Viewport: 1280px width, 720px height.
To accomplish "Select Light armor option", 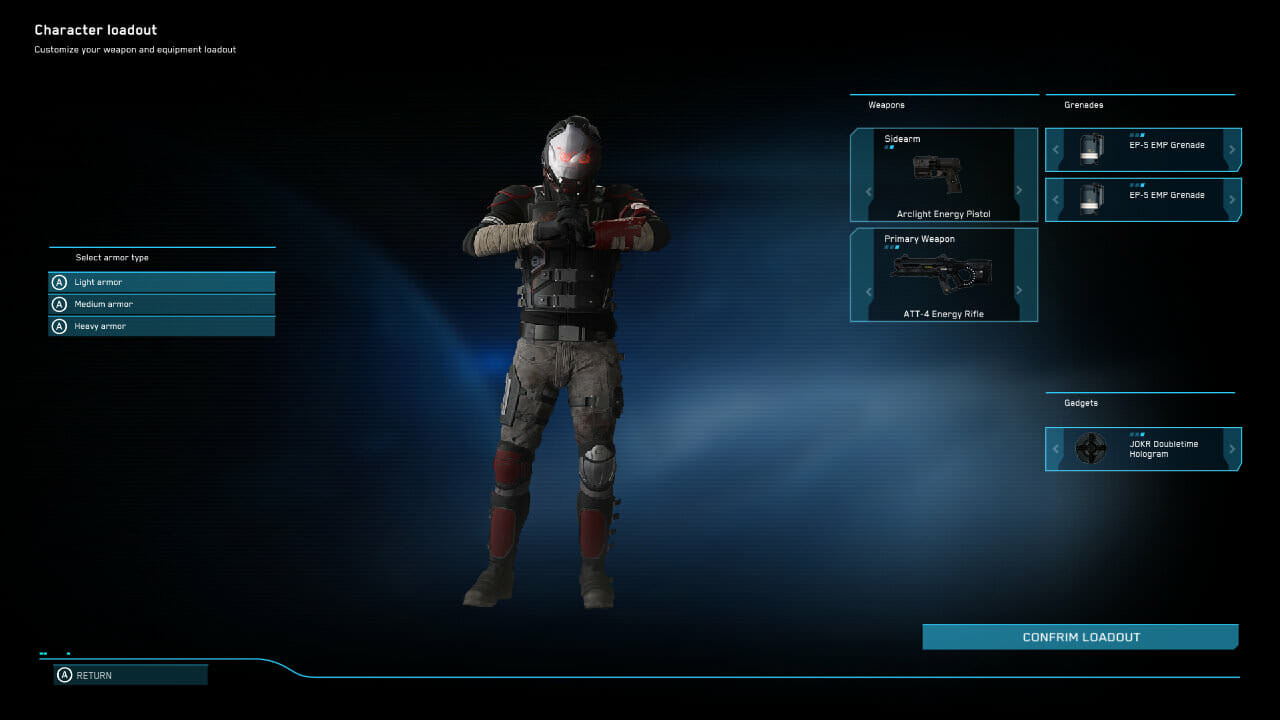I will (x=161, y=283).
